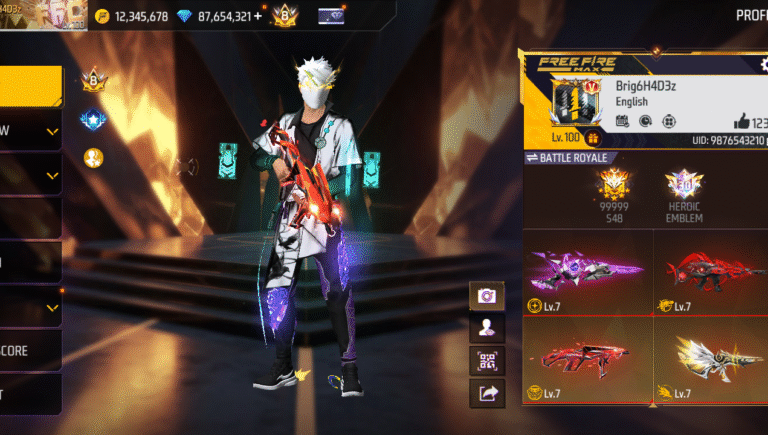Give a like with the thumbs-up icon

(x=741, y=121)
